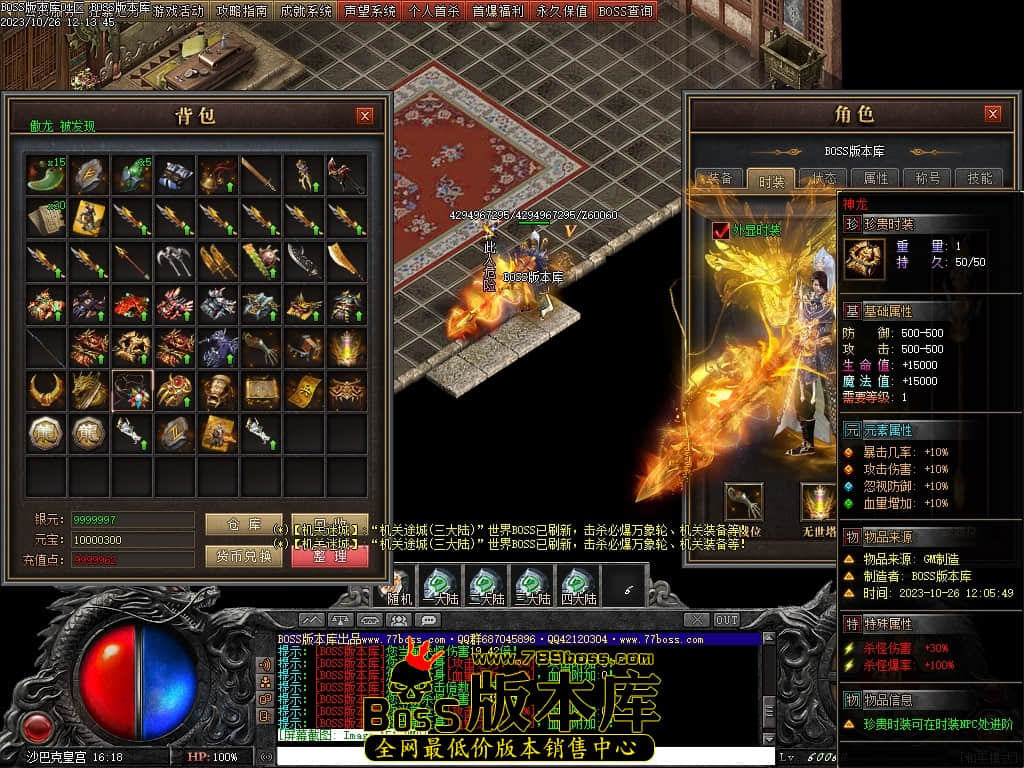The image size is (1024, 768).
Task: Switch to the 属性 attributes tab
Action: coord(875,178)
